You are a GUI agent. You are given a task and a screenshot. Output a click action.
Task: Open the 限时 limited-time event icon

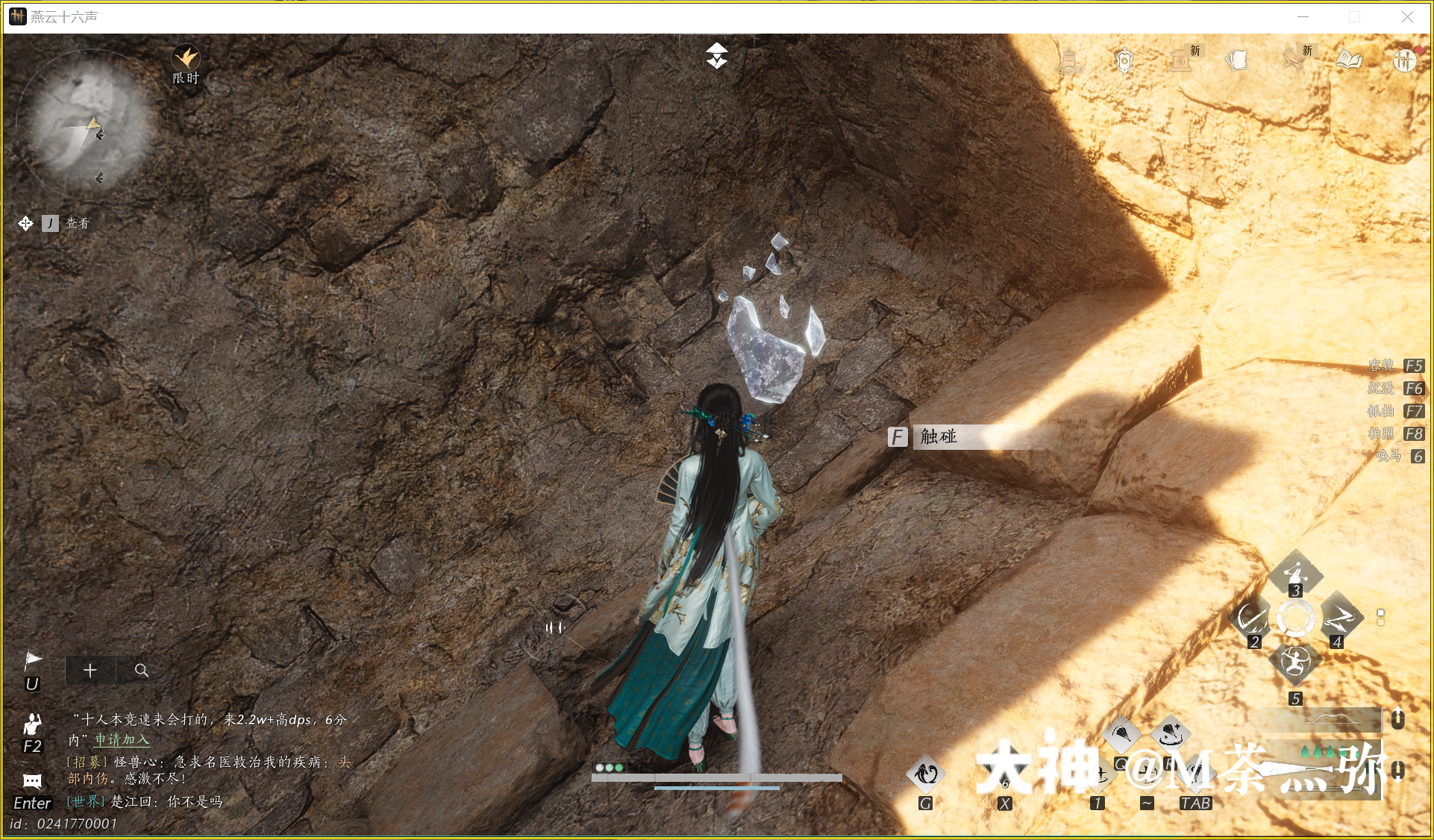(185, 59)
